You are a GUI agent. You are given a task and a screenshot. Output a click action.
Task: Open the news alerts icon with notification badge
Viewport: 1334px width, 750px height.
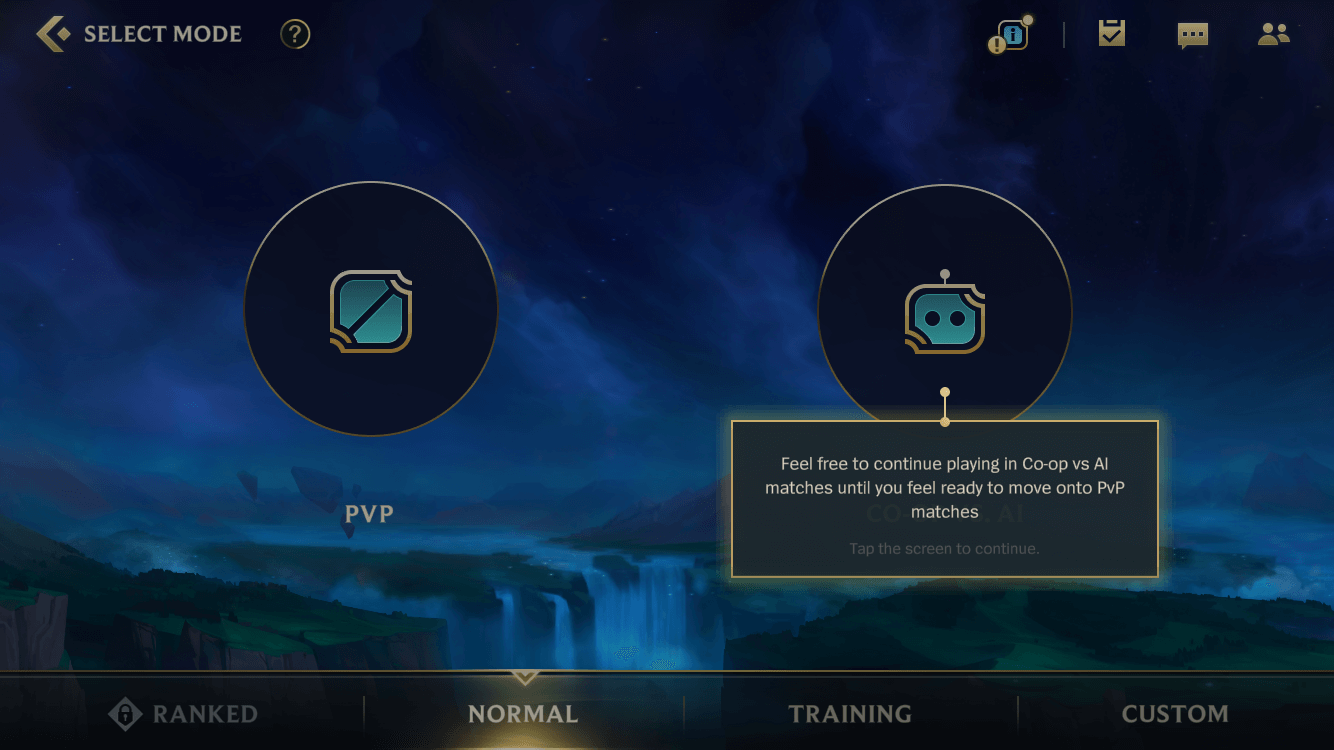click(1010, 33)
